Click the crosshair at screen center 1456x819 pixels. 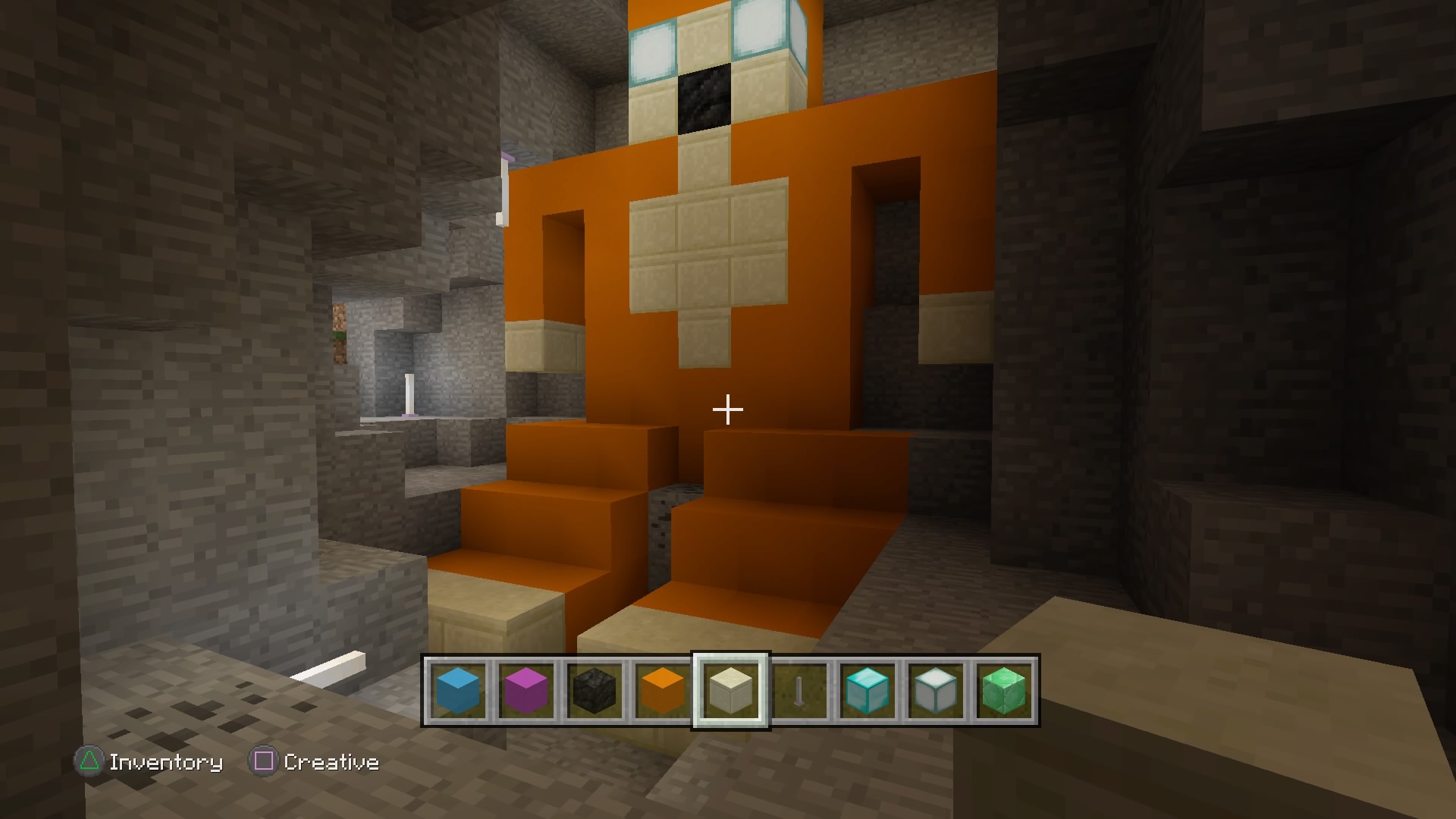pos(727,409)
